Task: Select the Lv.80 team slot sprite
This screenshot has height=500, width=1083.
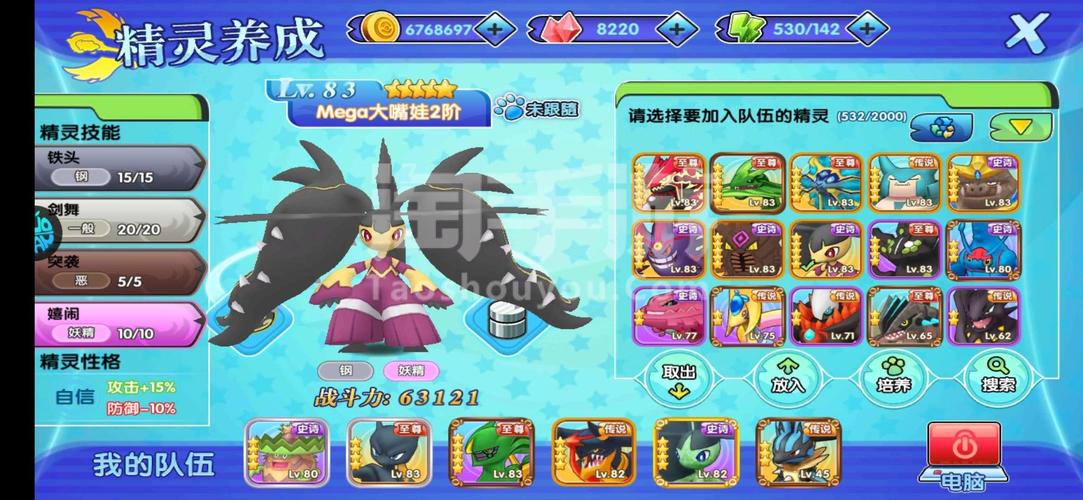Action: pos(284,453)
